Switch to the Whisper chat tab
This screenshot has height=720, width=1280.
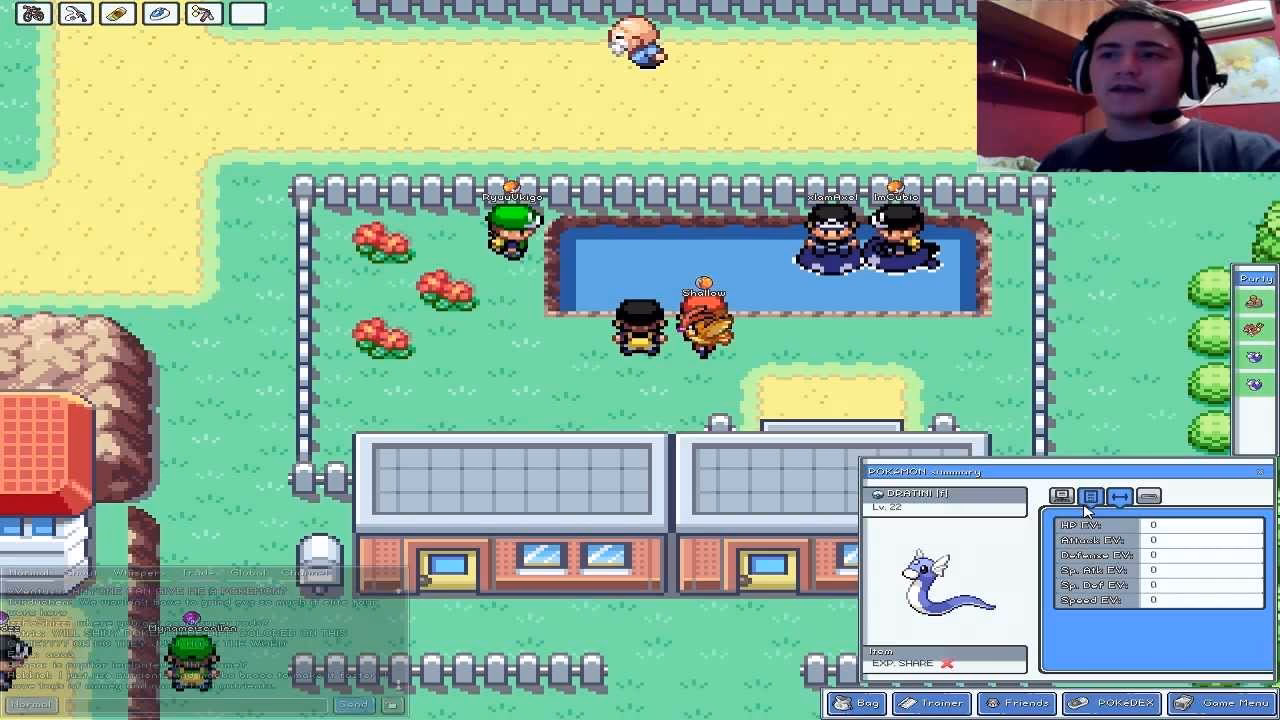(x=136, y=573)
